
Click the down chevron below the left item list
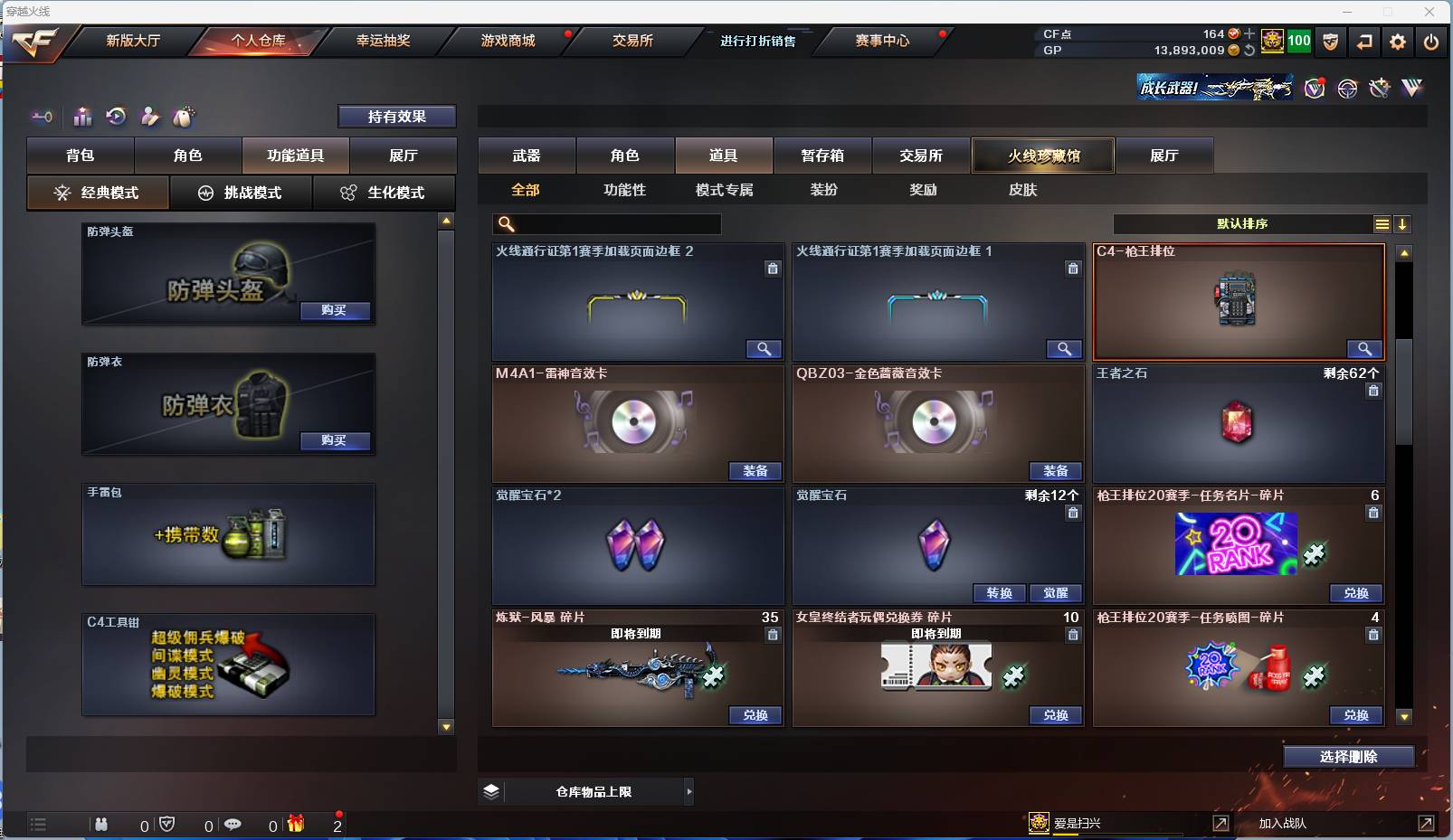(x=445, y=726)
